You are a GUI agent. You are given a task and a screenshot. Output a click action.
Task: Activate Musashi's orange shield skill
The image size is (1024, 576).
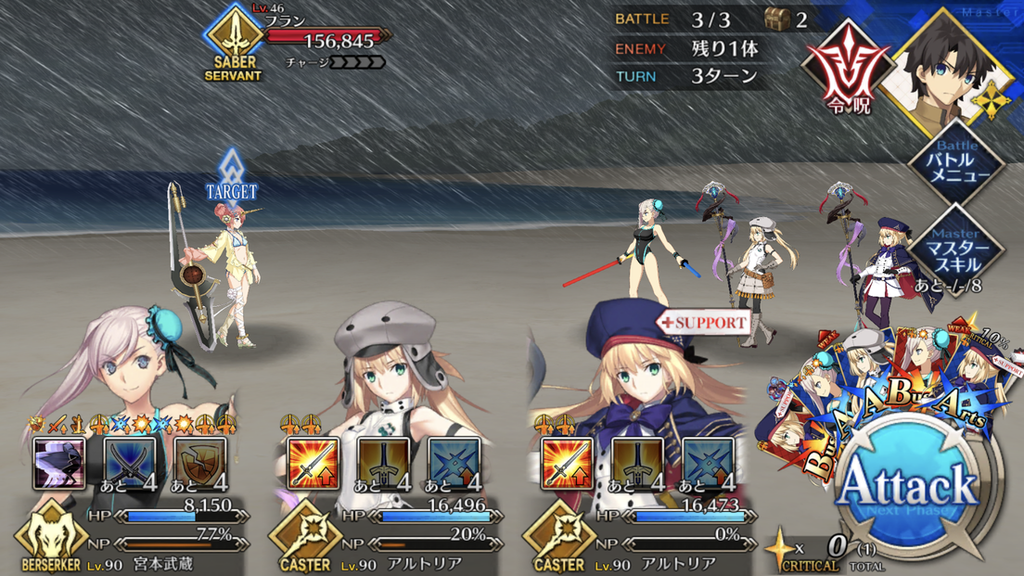point(201,462)
